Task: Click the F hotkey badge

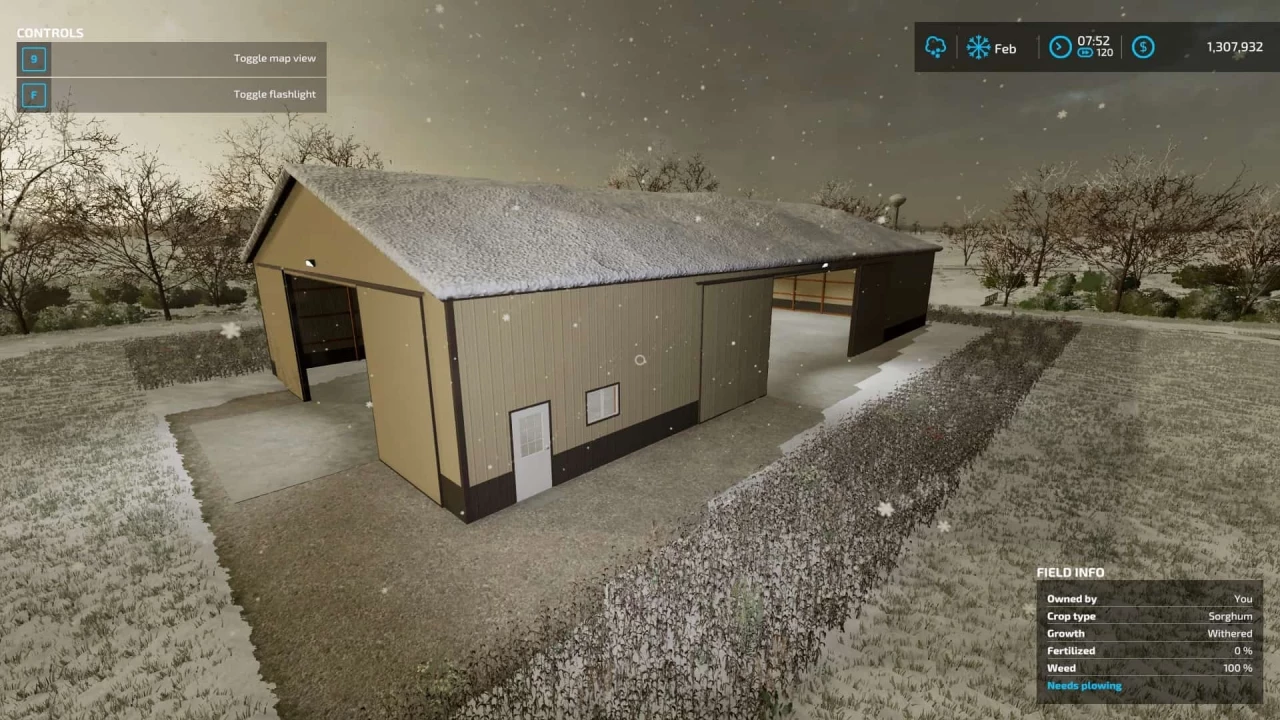Action: click(33, 94)
